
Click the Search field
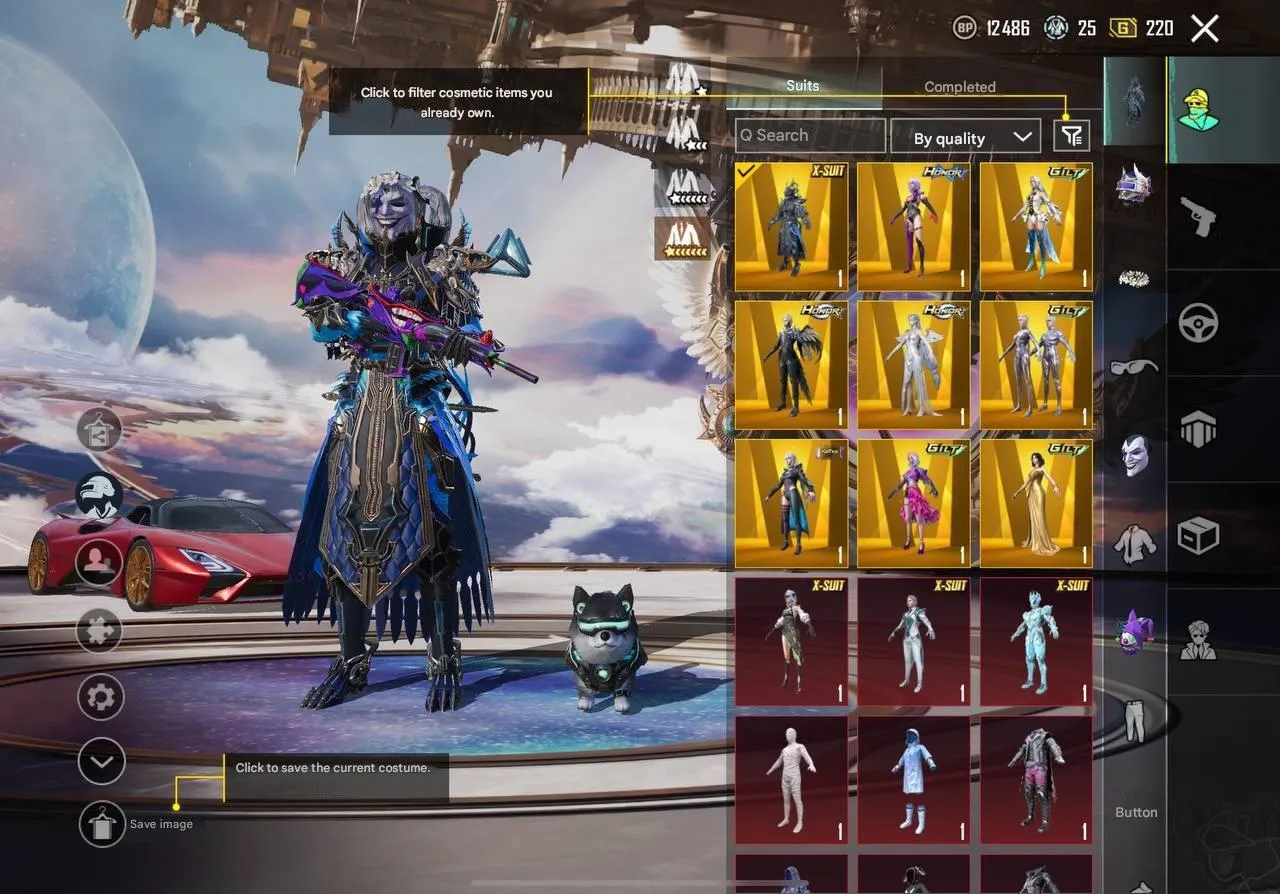[808, 135]
